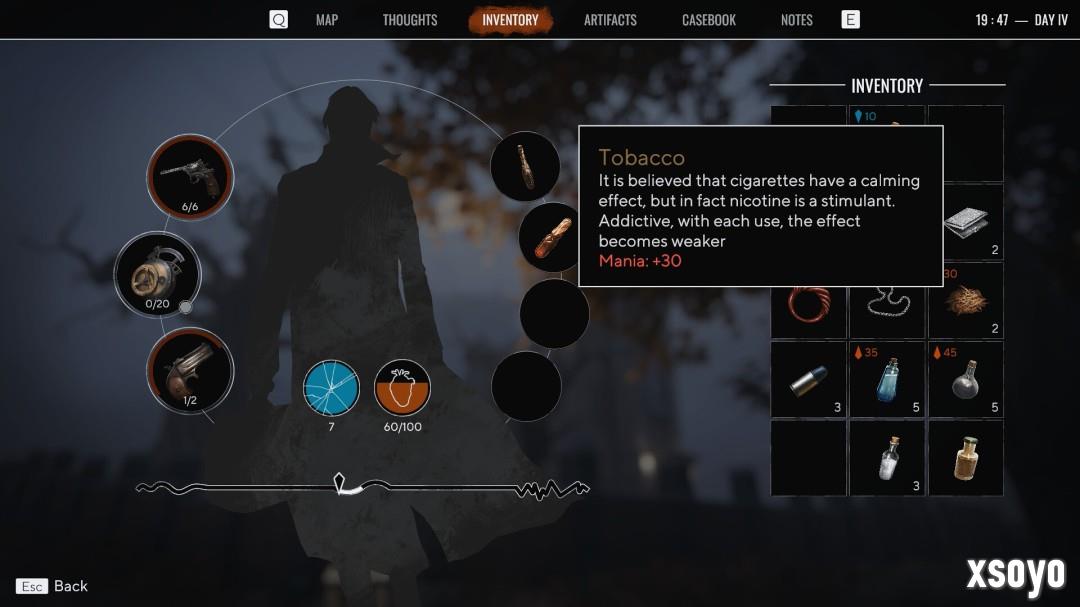The image size is (1080, 607).
Task: Select the dark round flask marked 45
Action: tap(965, 379)
